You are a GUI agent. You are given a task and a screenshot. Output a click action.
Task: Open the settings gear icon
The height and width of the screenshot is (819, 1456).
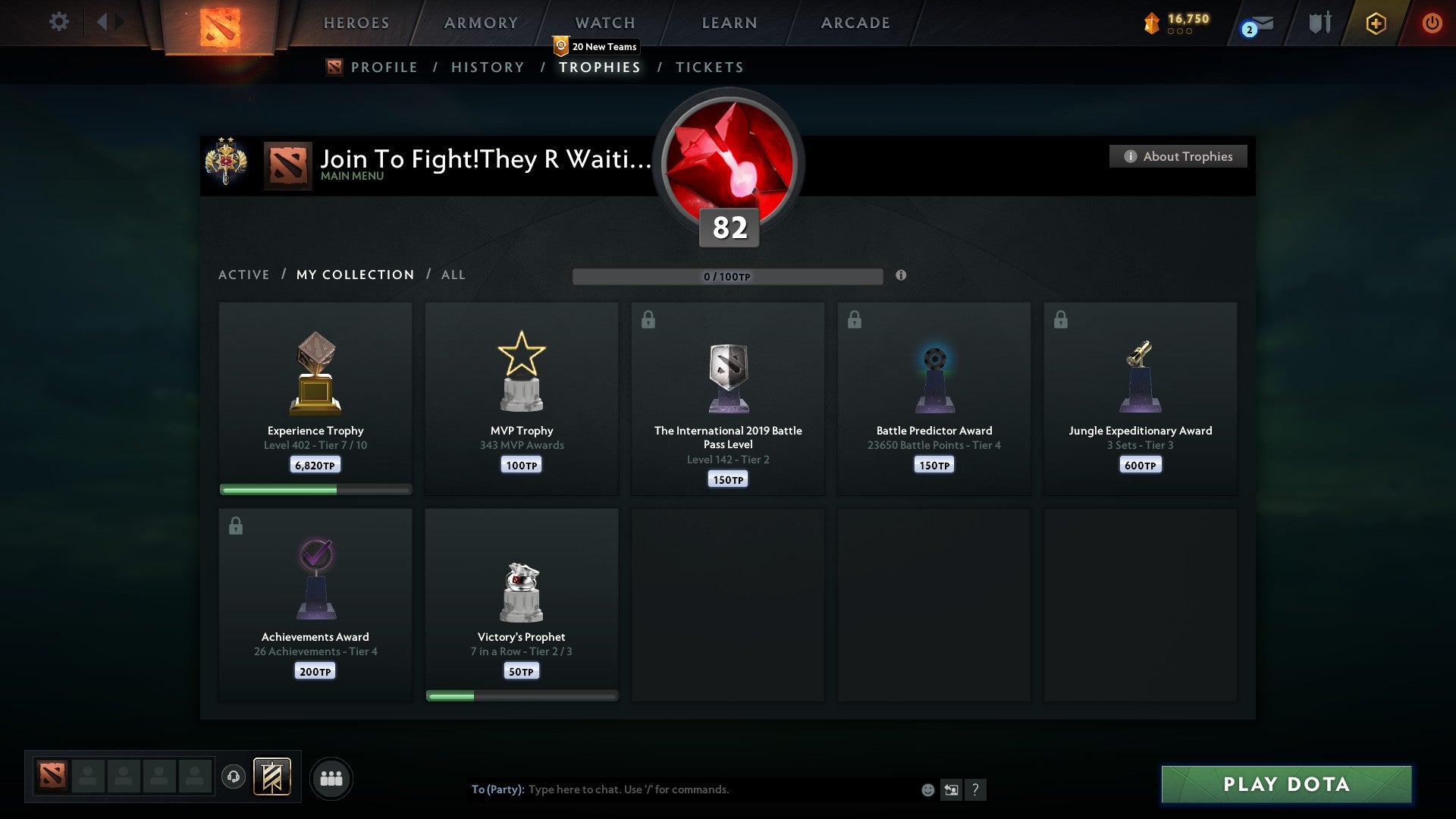click(58, 22)
